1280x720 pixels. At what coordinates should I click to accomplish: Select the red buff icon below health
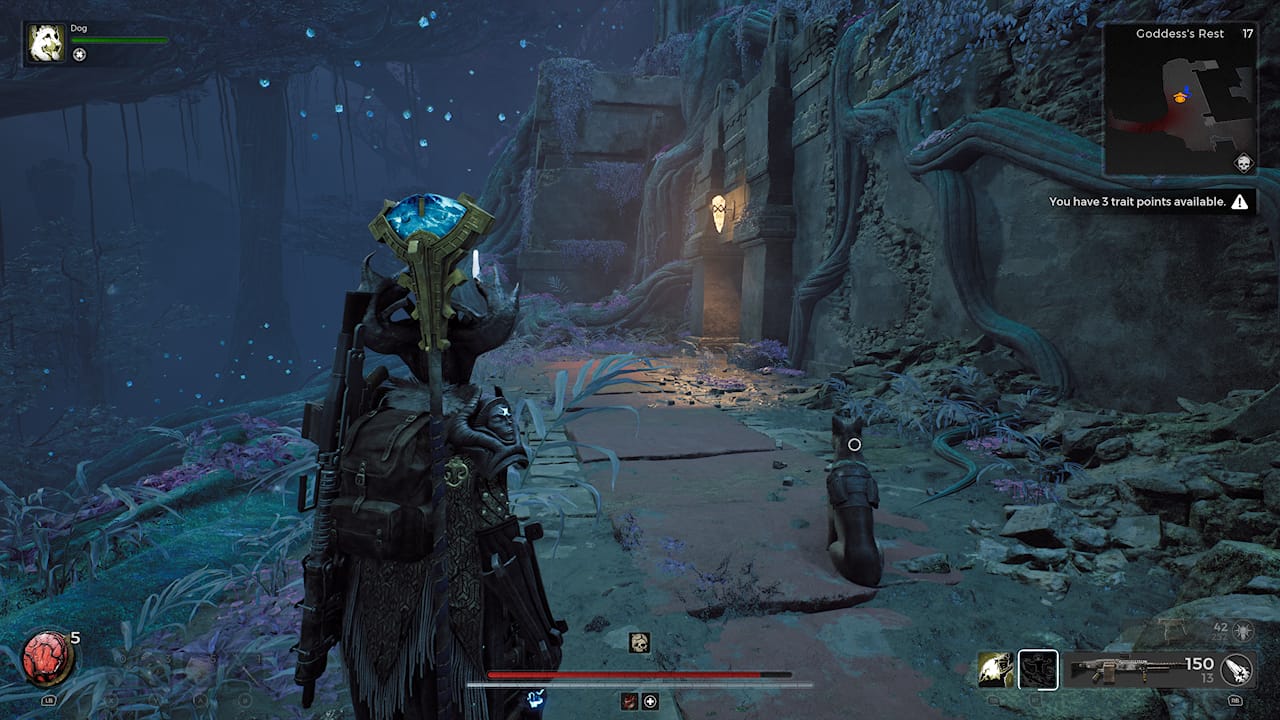coord(630,701)
